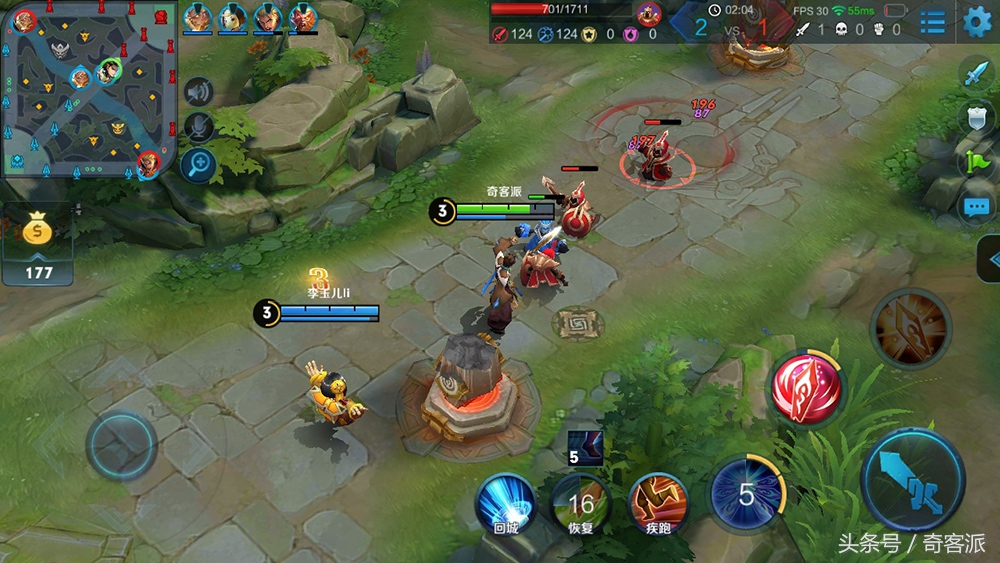Activate the 回城 recall skill
The image size is (1000, 563).
(505, 505)
